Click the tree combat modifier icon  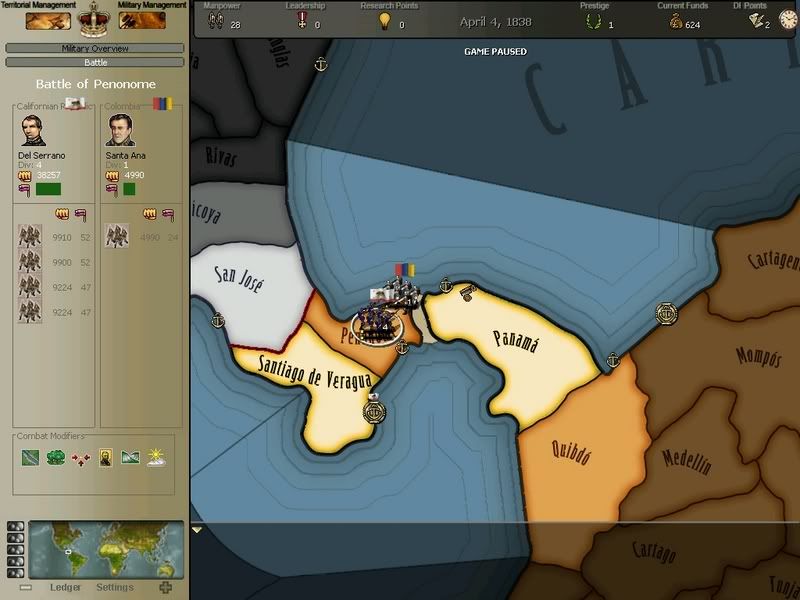56,458
